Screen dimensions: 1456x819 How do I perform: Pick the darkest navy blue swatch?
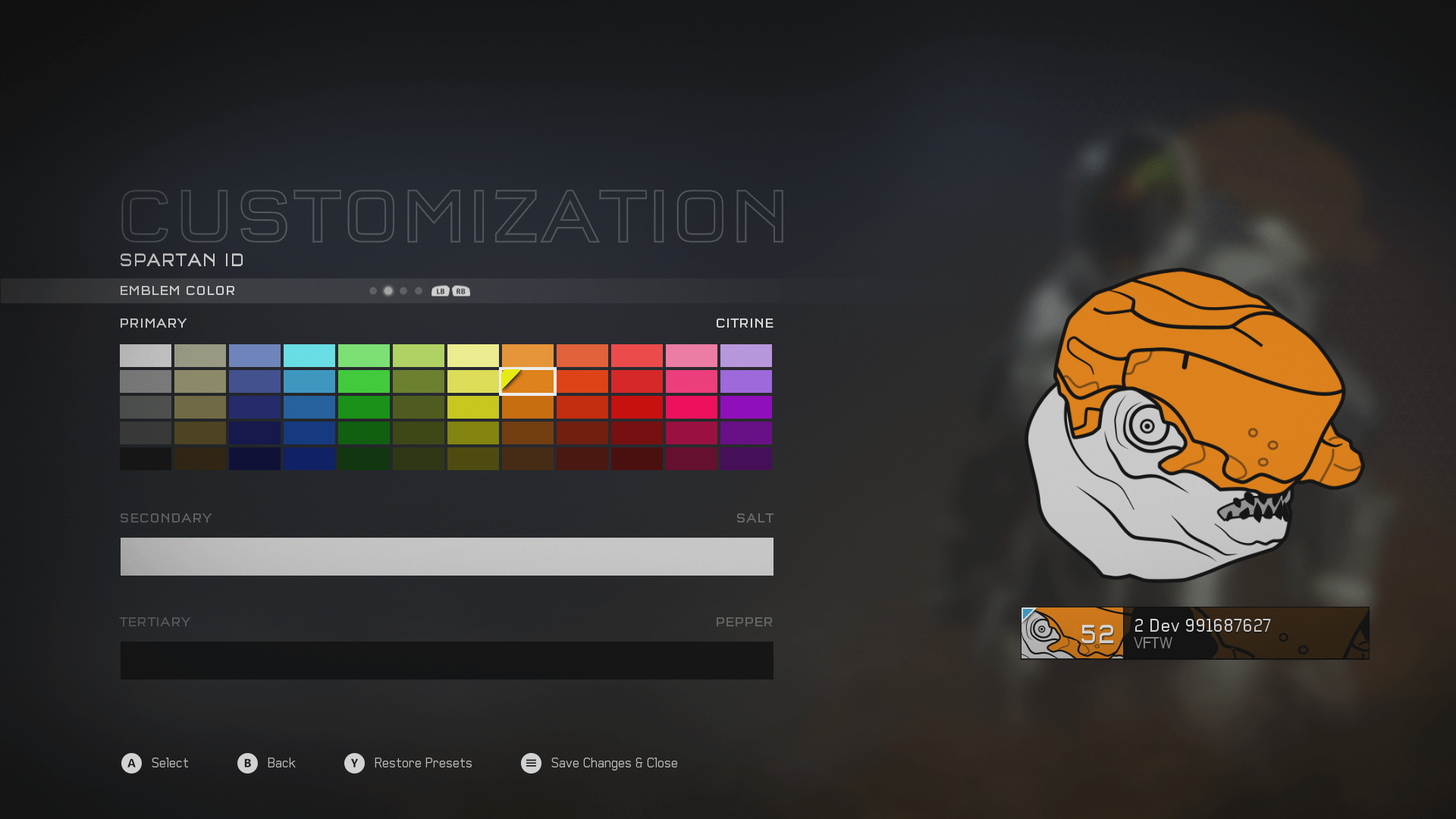tap(254, 459)
